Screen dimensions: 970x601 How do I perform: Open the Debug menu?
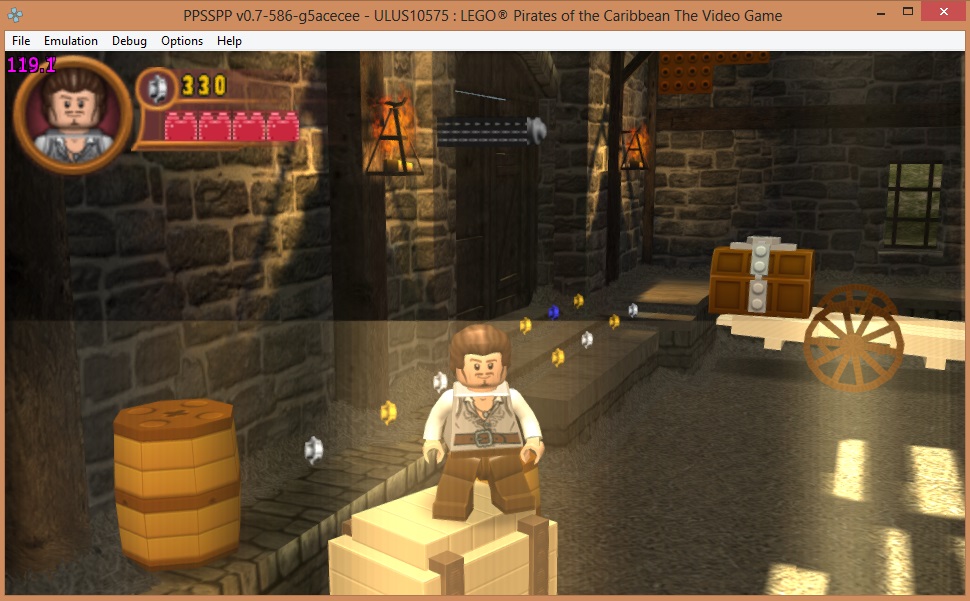129,41
